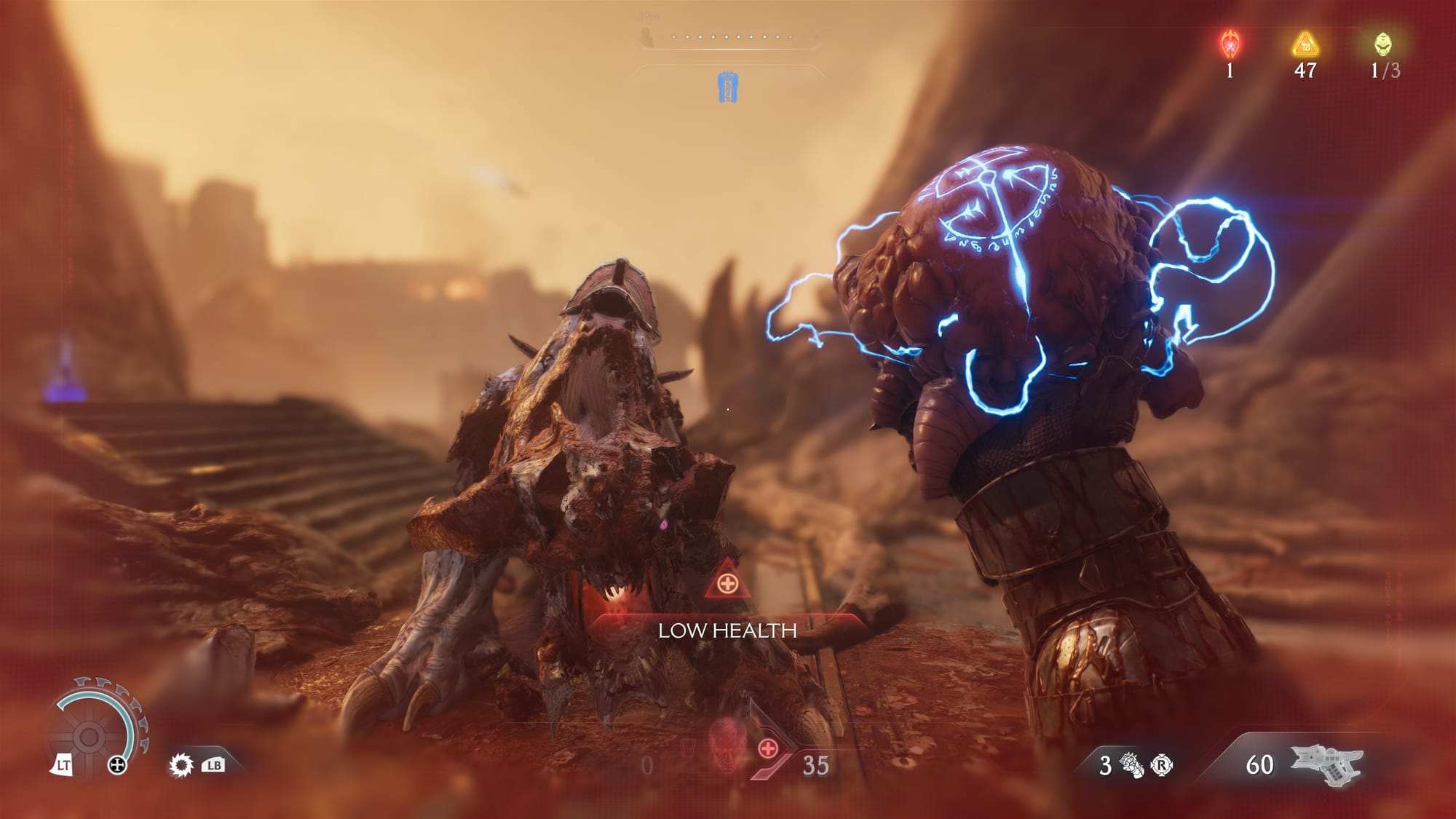
Task: Select the gauntlet fist melee charge icon
Action: click(x=1131, y=765)
